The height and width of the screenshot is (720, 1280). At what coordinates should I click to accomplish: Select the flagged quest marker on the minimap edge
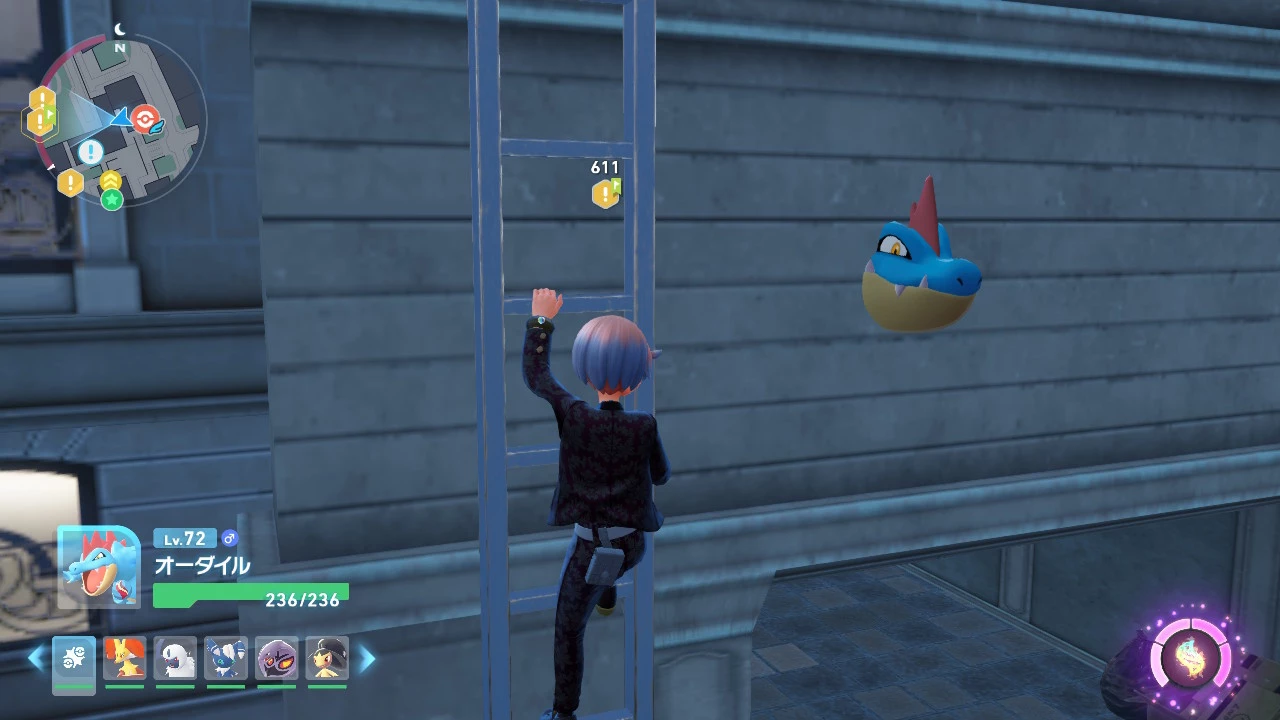pos(40,122)
